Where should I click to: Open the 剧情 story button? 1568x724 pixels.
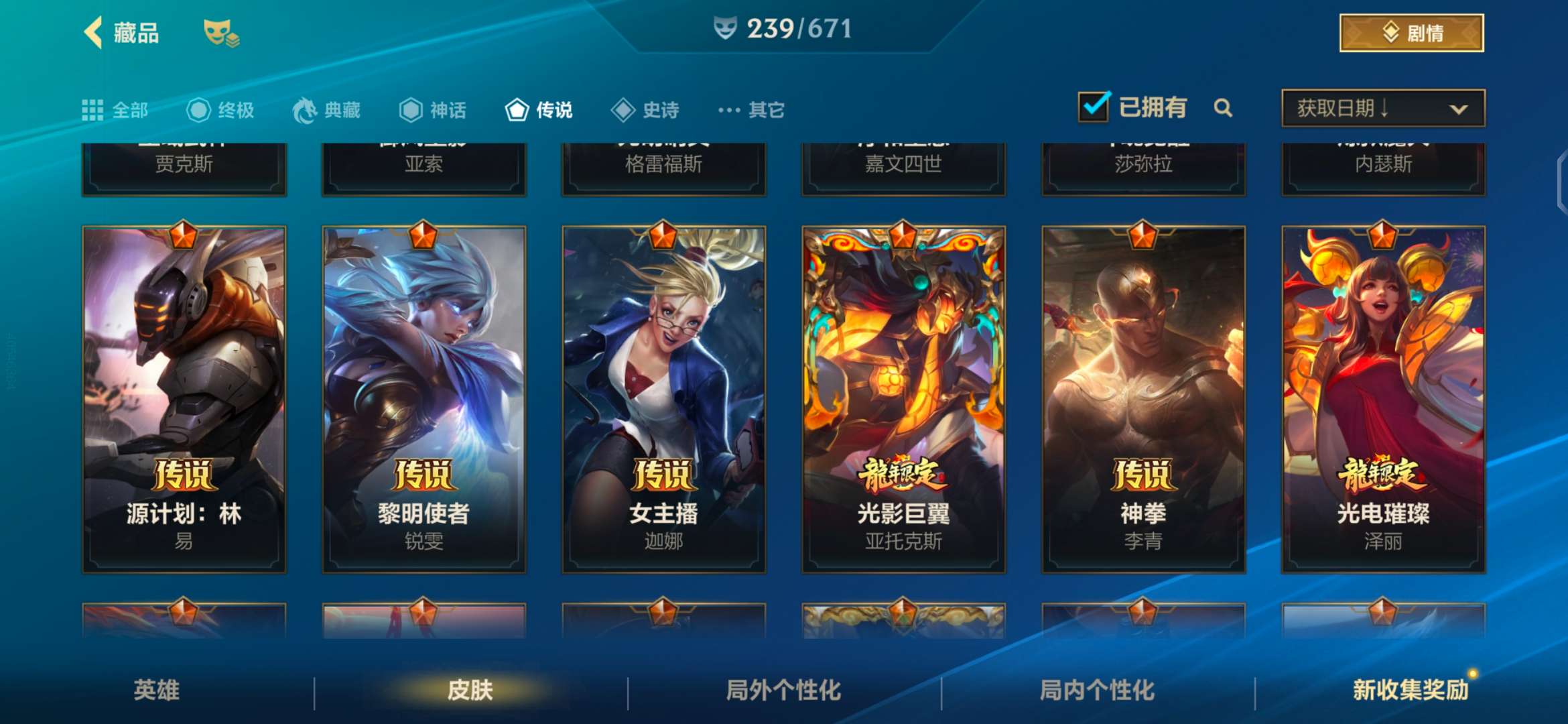[x=1411, y=33]
